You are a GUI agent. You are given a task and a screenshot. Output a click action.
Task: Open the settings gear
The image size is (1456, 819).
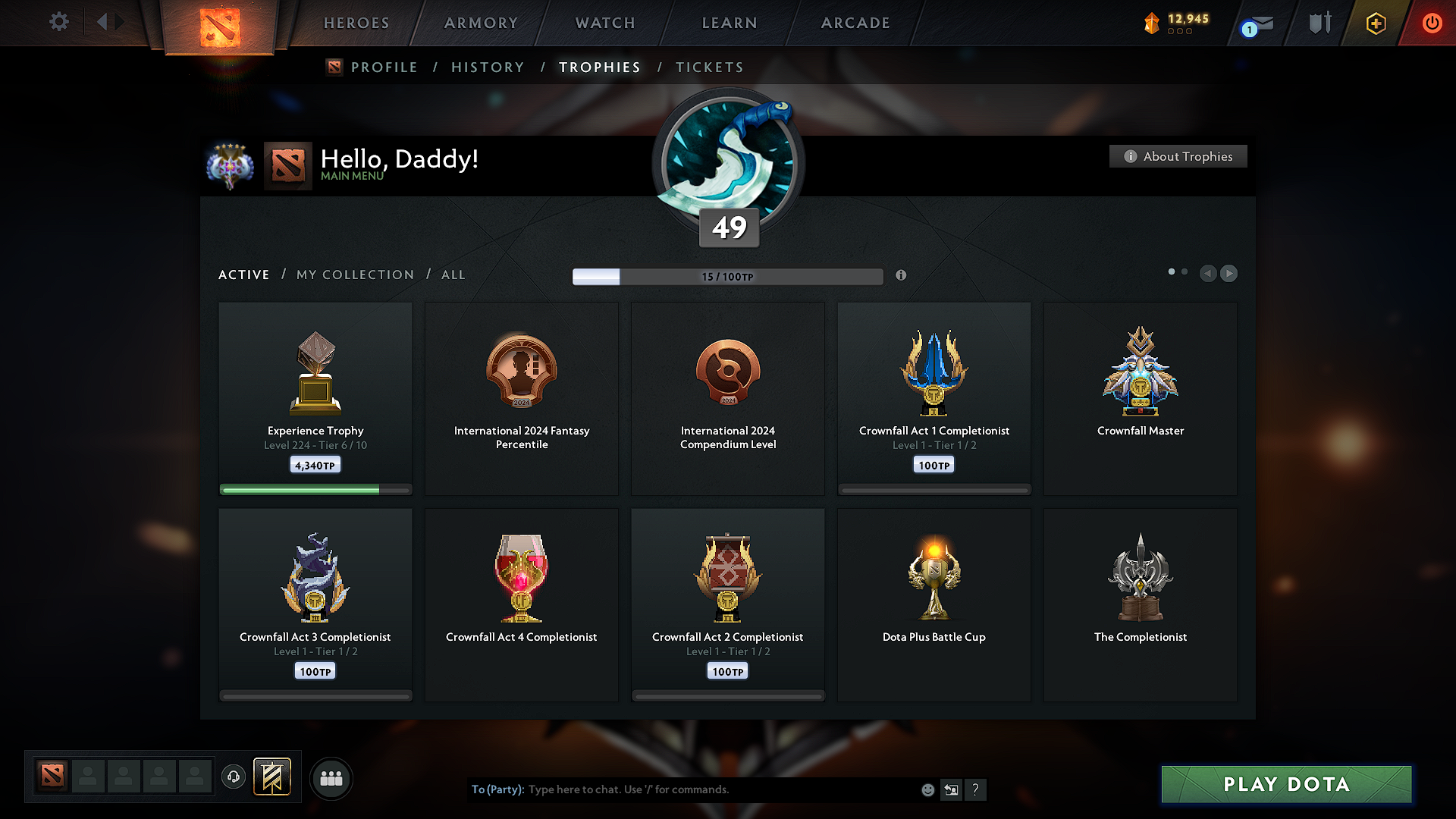tap(58, 23)
